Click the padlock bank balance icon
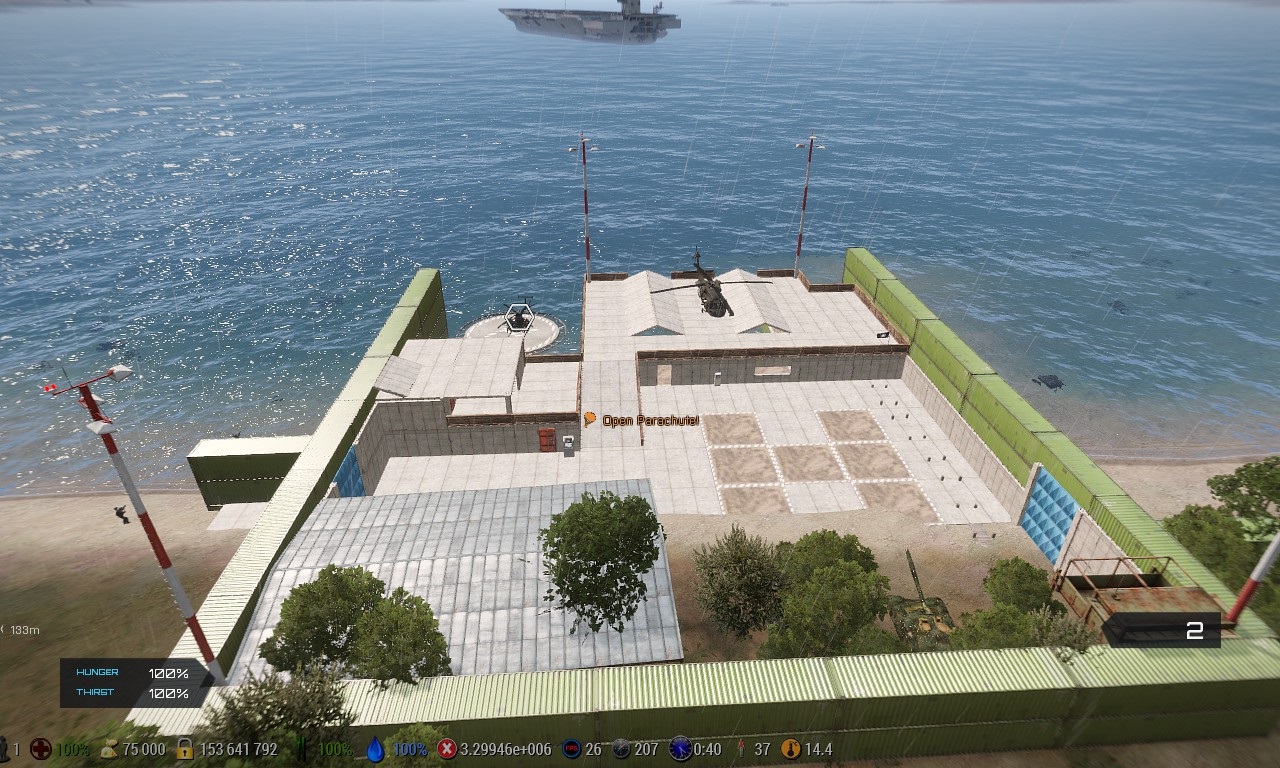 pyautogui.click(x=184, y=749)
